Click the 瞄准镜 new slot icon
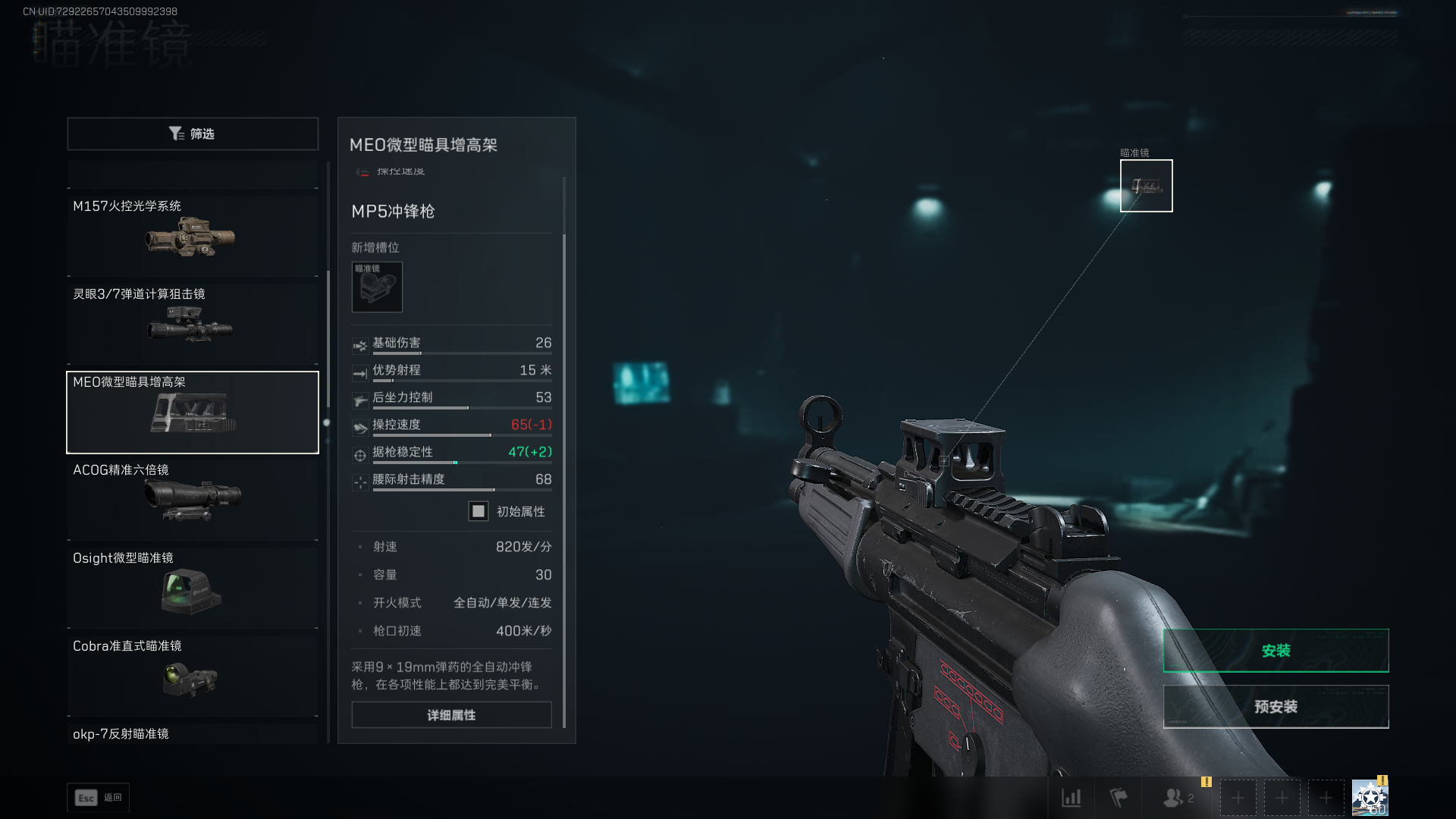 [x=377, y=287]
